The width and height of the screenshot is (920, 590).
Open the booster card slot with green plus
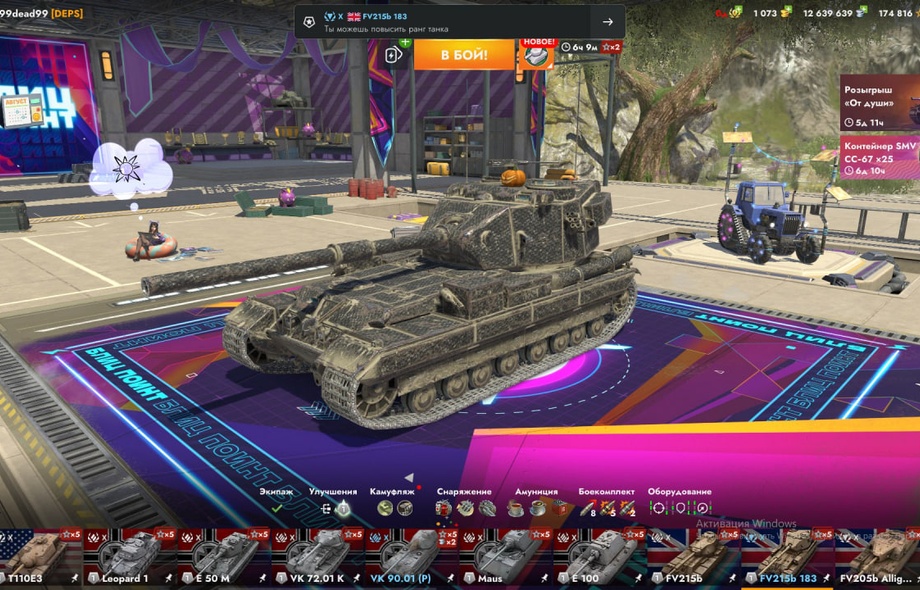pos(396,53)
